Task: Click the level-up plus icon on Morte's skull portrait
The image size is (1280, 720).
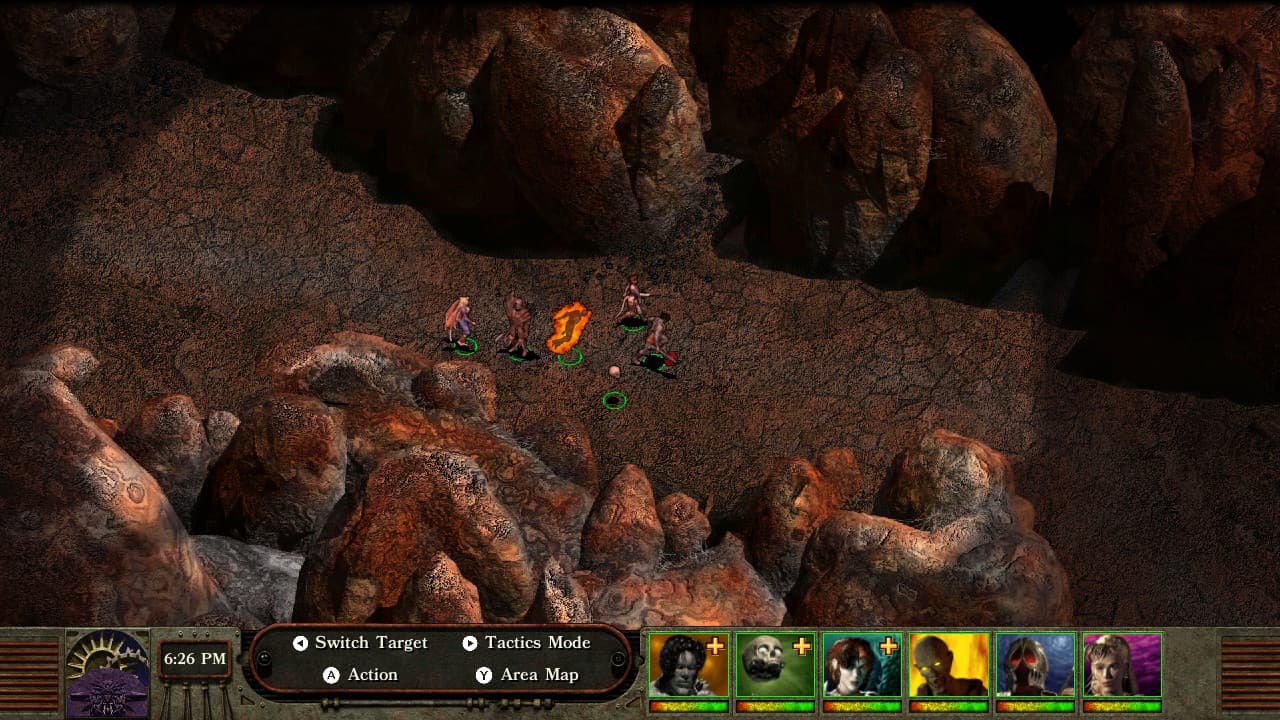Action: pos(801,645)
